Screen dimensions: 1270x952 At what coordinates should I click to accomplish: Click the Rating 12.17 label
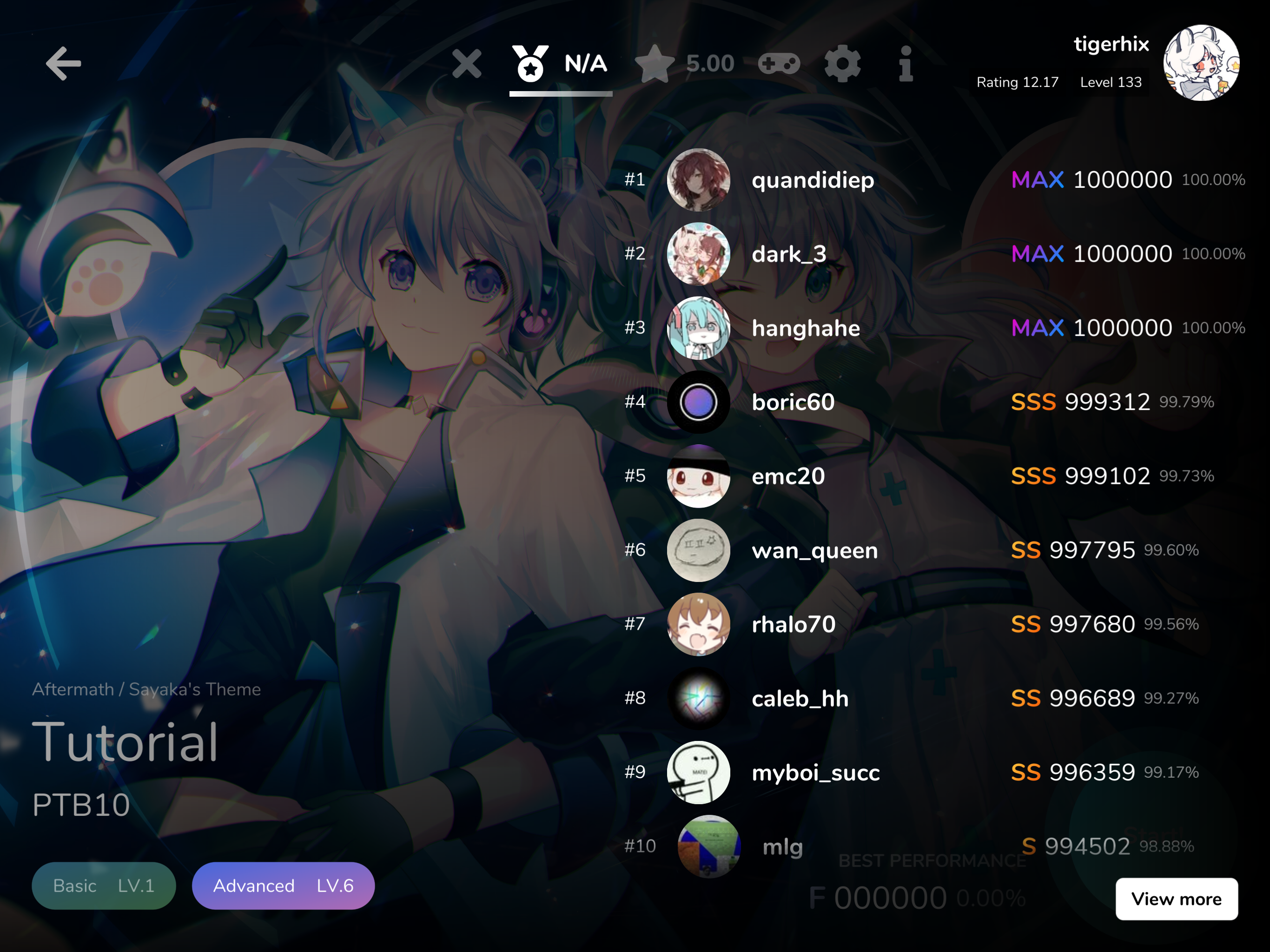1017,82
